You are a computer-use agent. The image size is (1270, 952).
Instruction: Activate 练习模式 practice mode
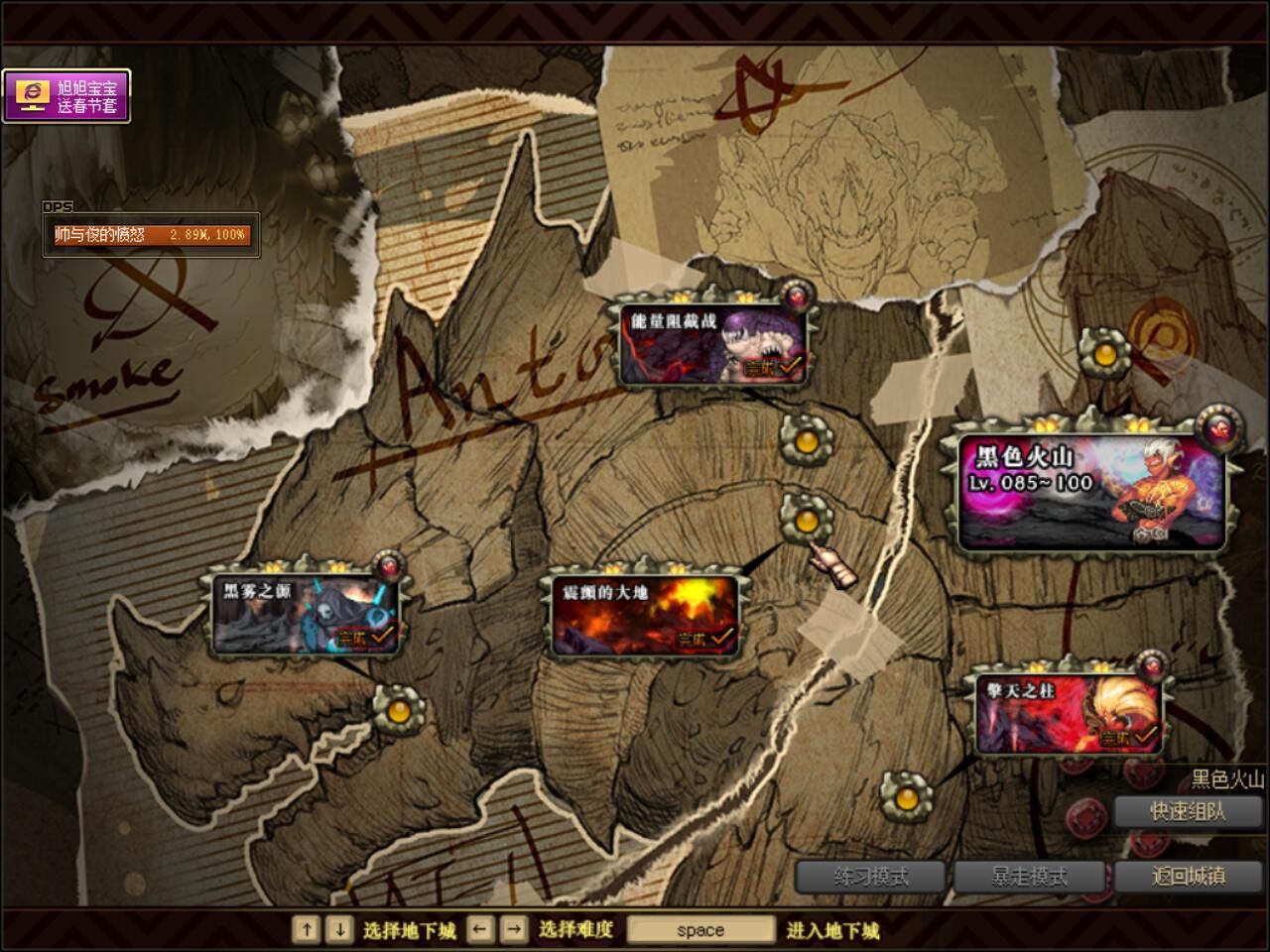[871, 877]
